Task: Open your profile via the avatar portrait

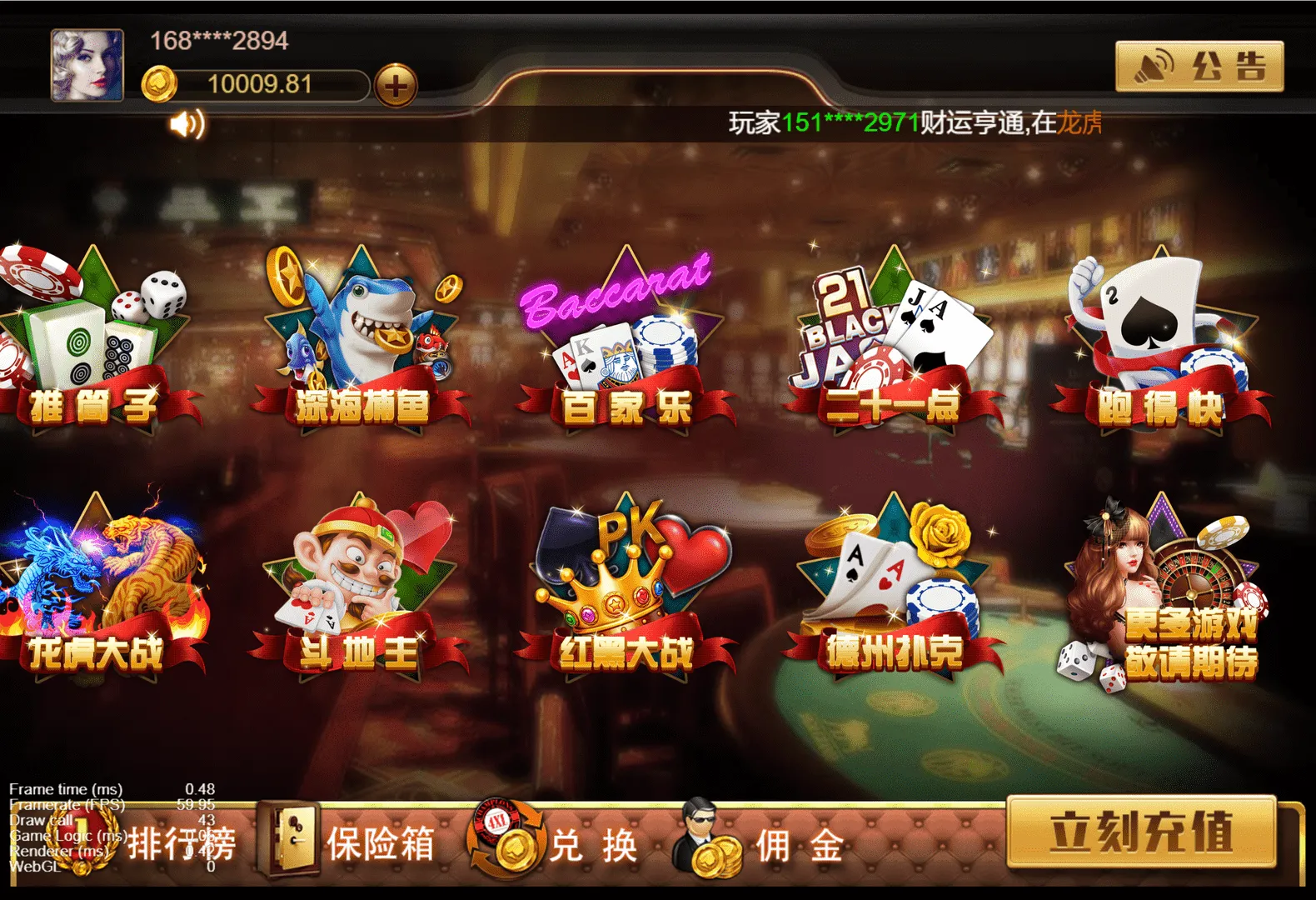Action: [x=87, y=65]
